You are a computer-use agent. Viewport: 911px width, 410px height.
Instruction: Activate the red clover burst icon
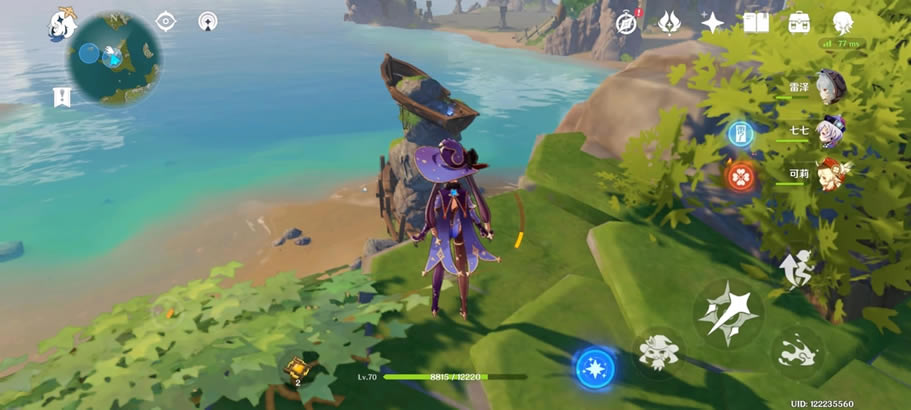(741, 176)
